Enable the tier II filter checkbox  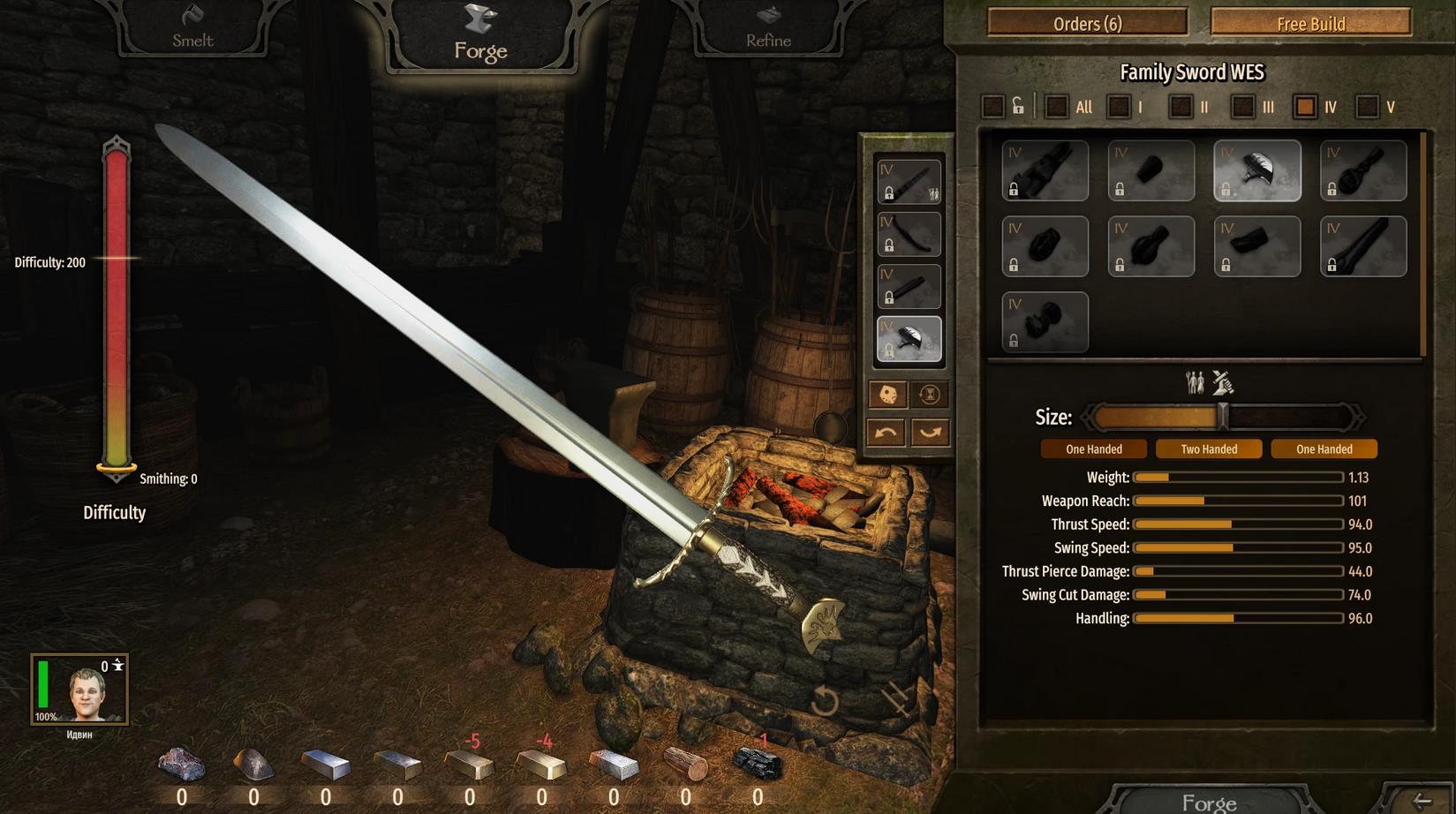[x=1181, y=108]
